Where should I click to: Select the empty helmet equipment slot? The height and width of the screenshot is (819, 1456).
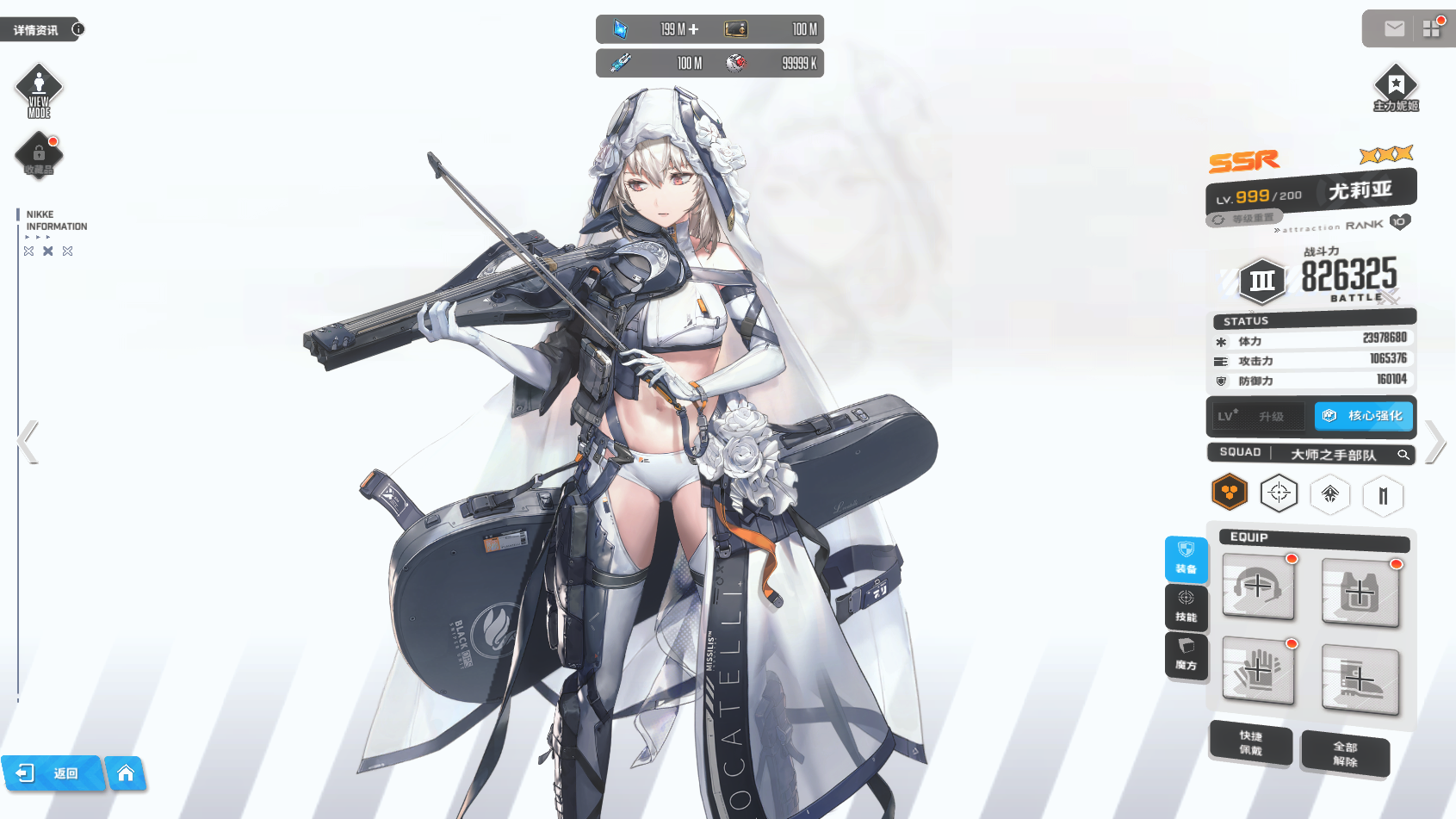[x=1258, y=587]
